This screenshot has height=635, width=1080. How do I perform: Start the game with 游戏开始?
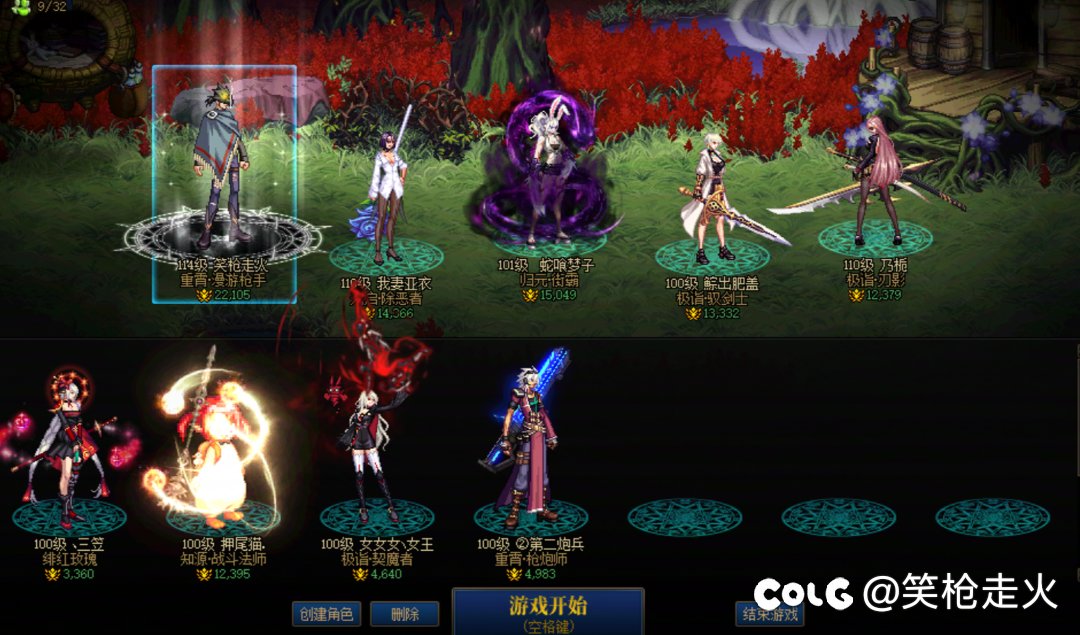click(x=548, y=610)
